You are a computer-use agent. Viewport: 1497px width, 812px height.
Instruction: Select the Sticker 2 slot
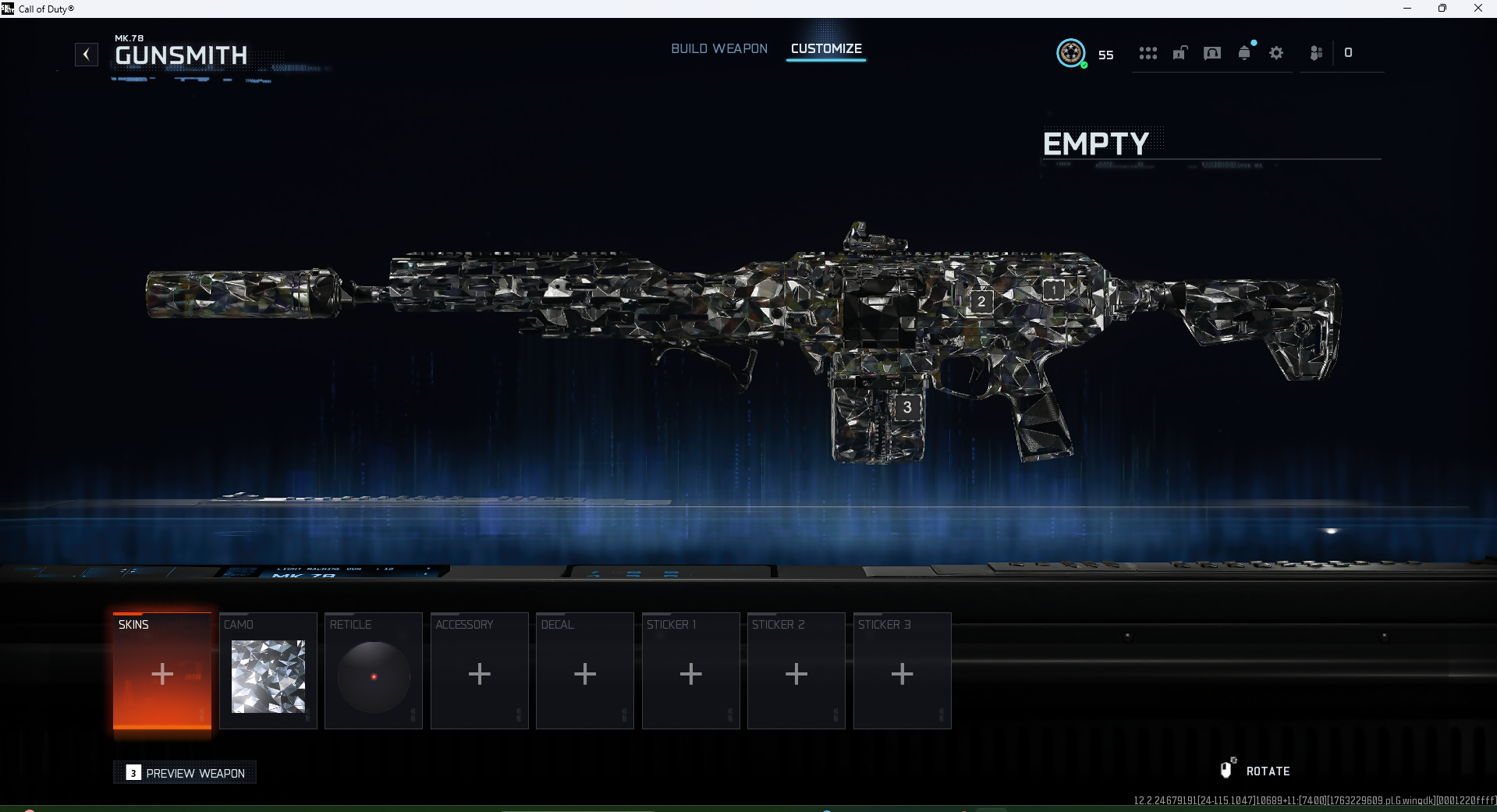796,672
